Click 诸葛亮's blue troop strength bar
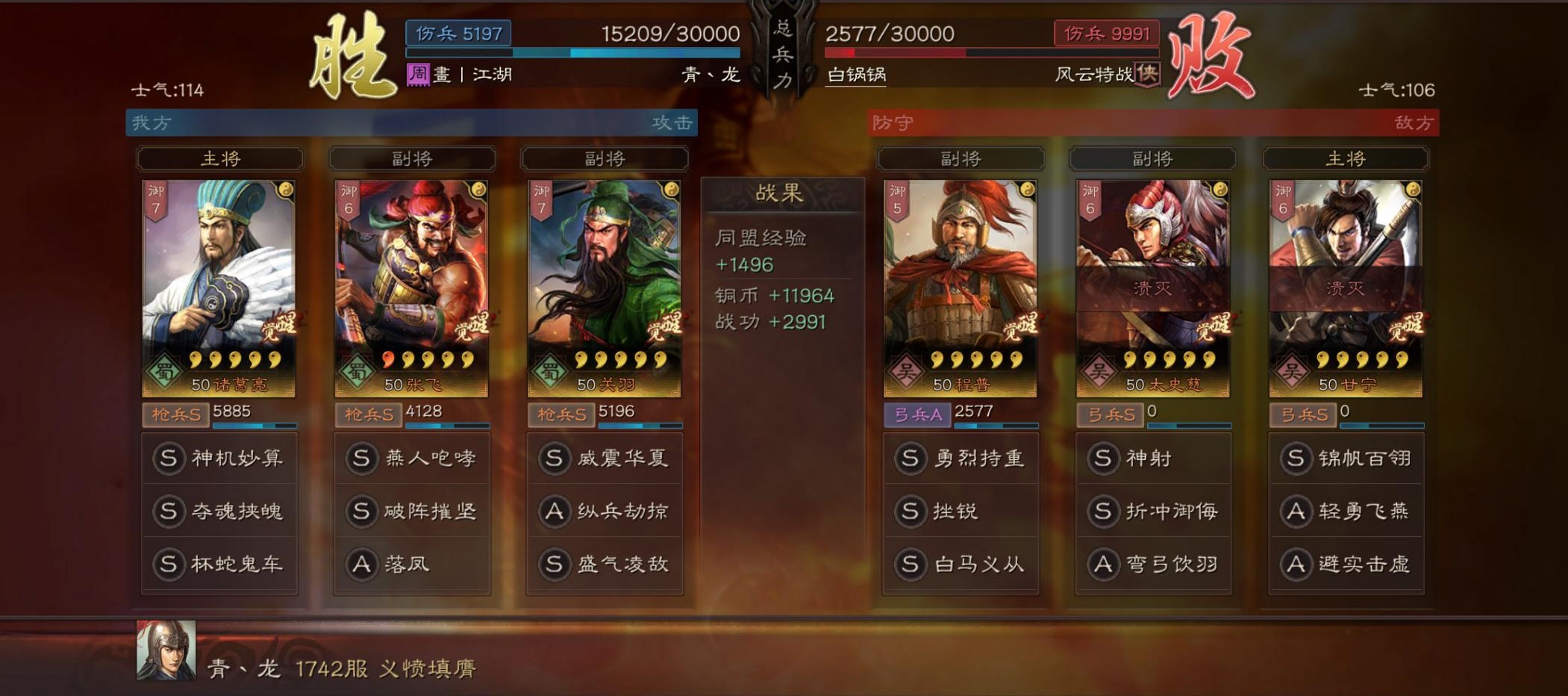This screenshot has width=1568, height=696. pos(254,427)
